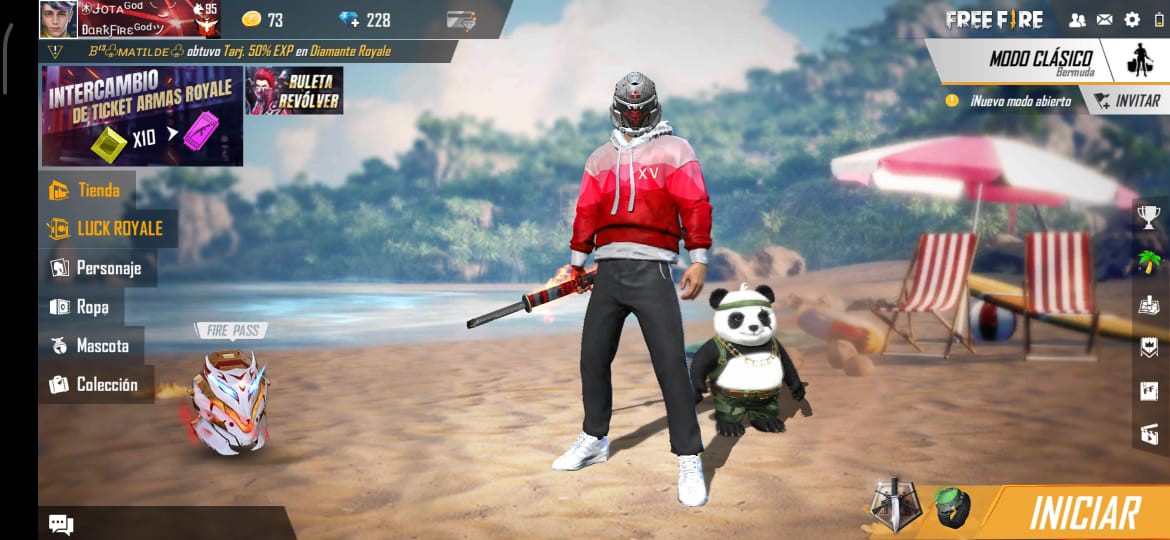
Task: Open the Intercambio de Ticket Armas Royale banner
Action: click(x=141, y=116)
